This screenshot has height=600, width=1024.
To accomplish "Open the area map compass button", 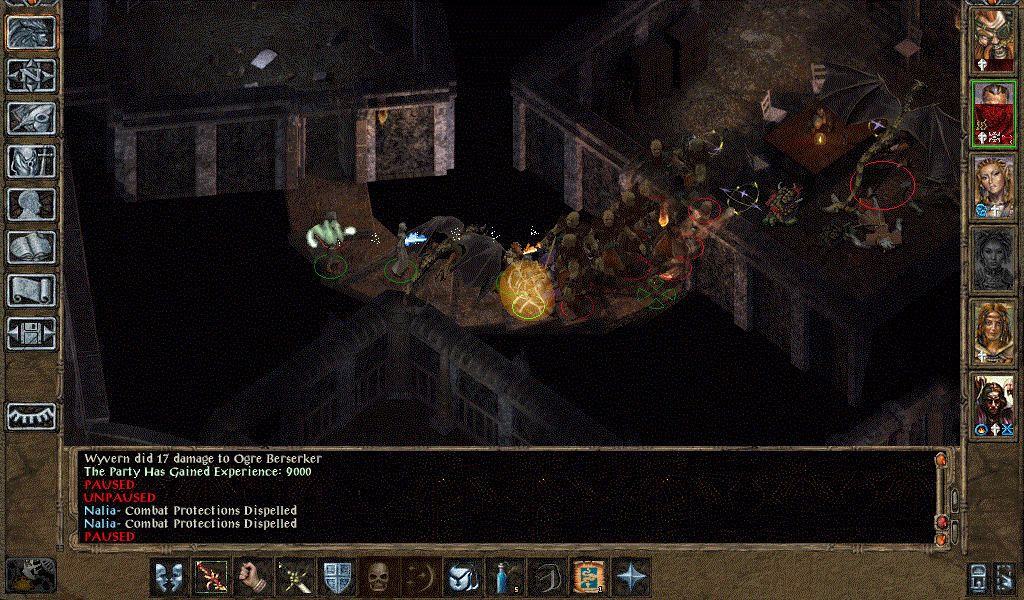I will [x=31, y=75].
